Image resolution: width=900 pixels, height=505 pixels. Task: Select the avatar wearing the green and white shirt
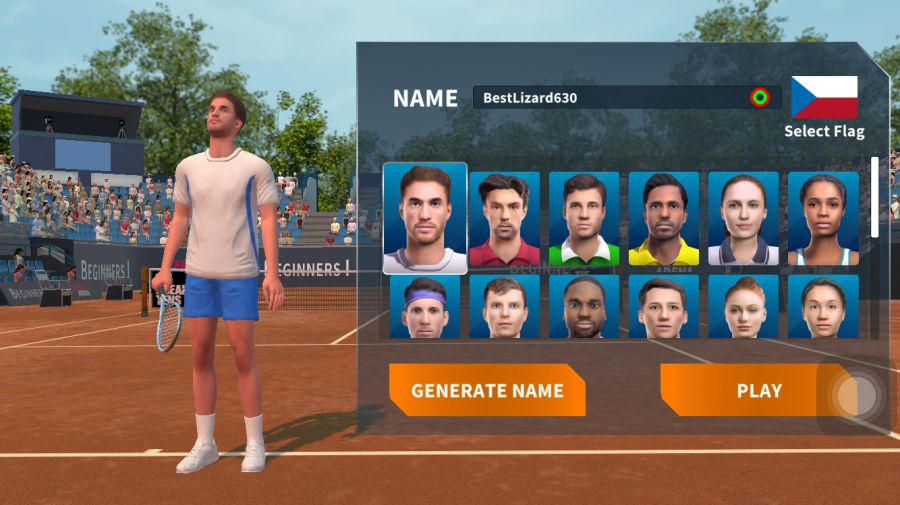pyautogui.click(x=584, y=219)
